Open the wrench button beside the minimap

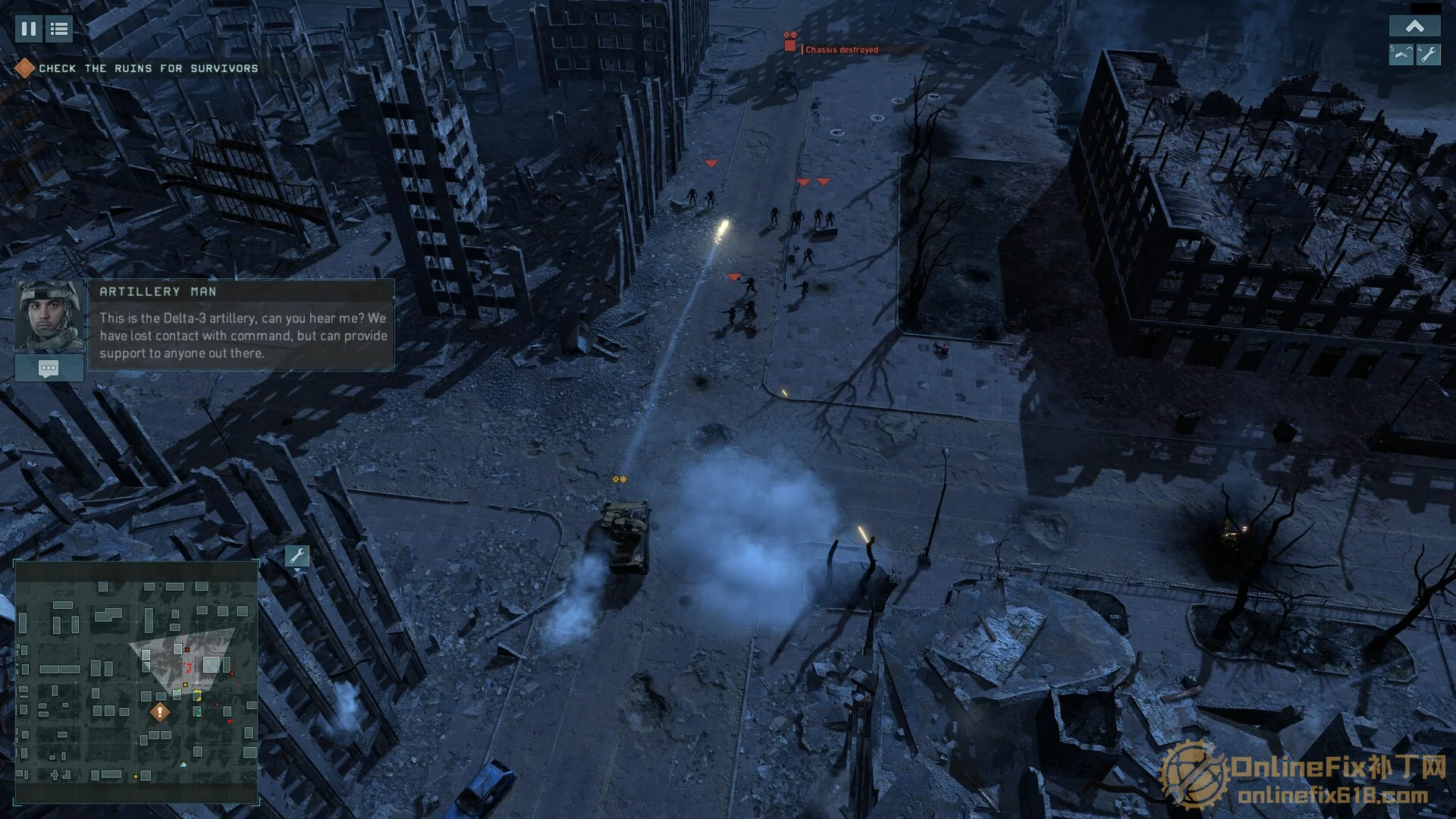pos(297,557)
